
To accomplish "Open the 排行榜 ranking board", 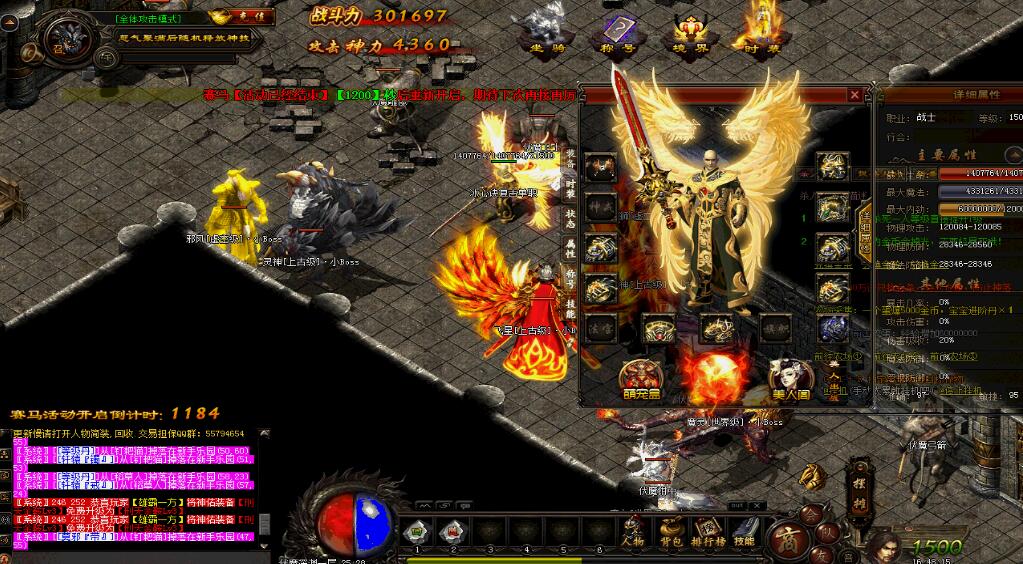I will click(x=707, y=530).
